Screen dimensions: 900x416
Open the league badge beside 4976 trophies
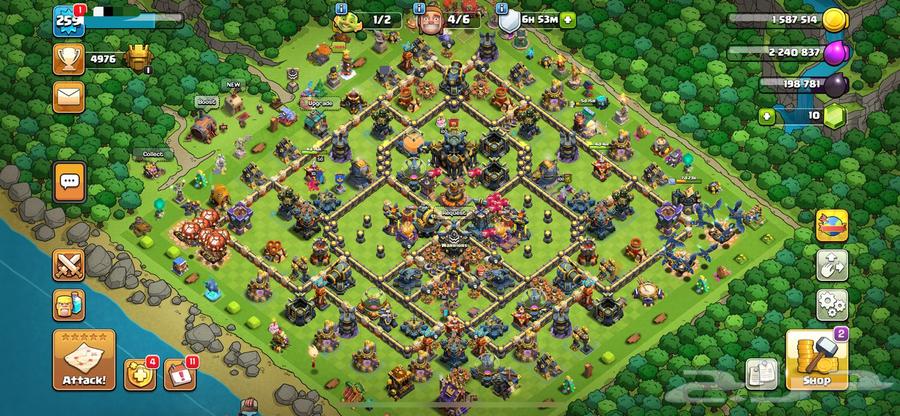tap(137, 58)
